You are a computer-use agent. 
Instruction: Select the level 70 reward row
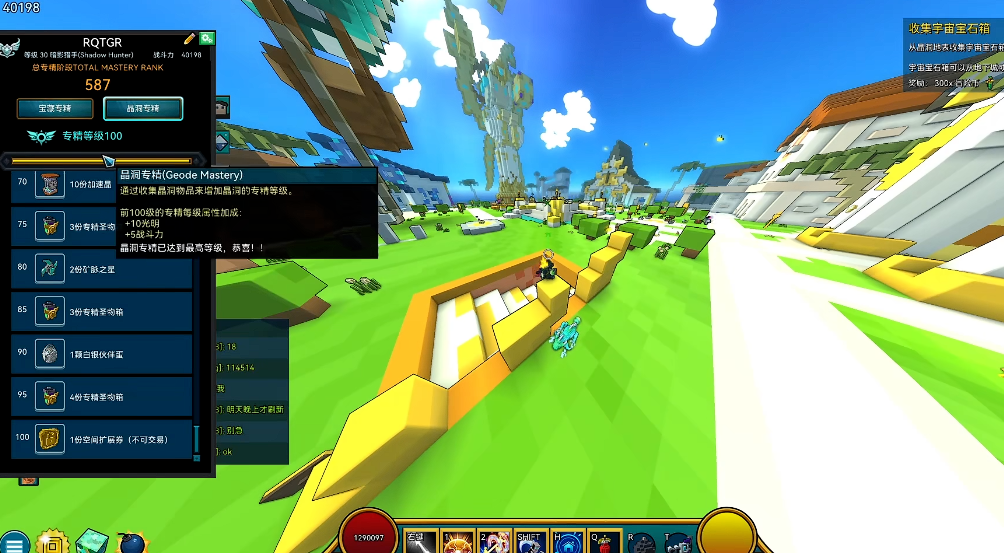click(x=101, y=184)
